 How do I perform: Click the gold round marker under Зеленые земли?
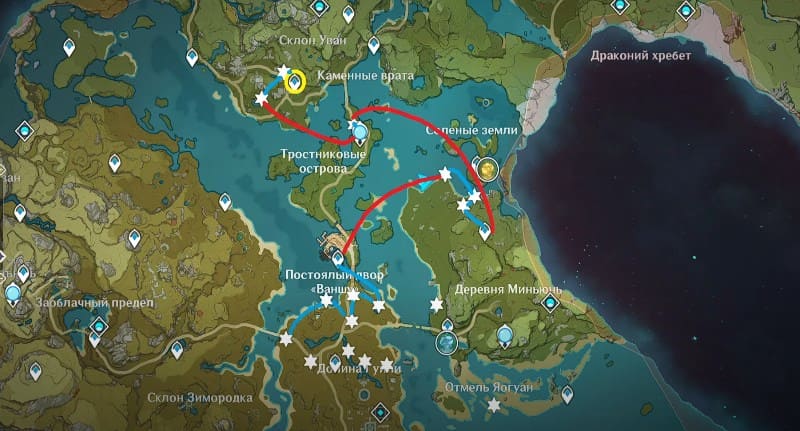487,170
